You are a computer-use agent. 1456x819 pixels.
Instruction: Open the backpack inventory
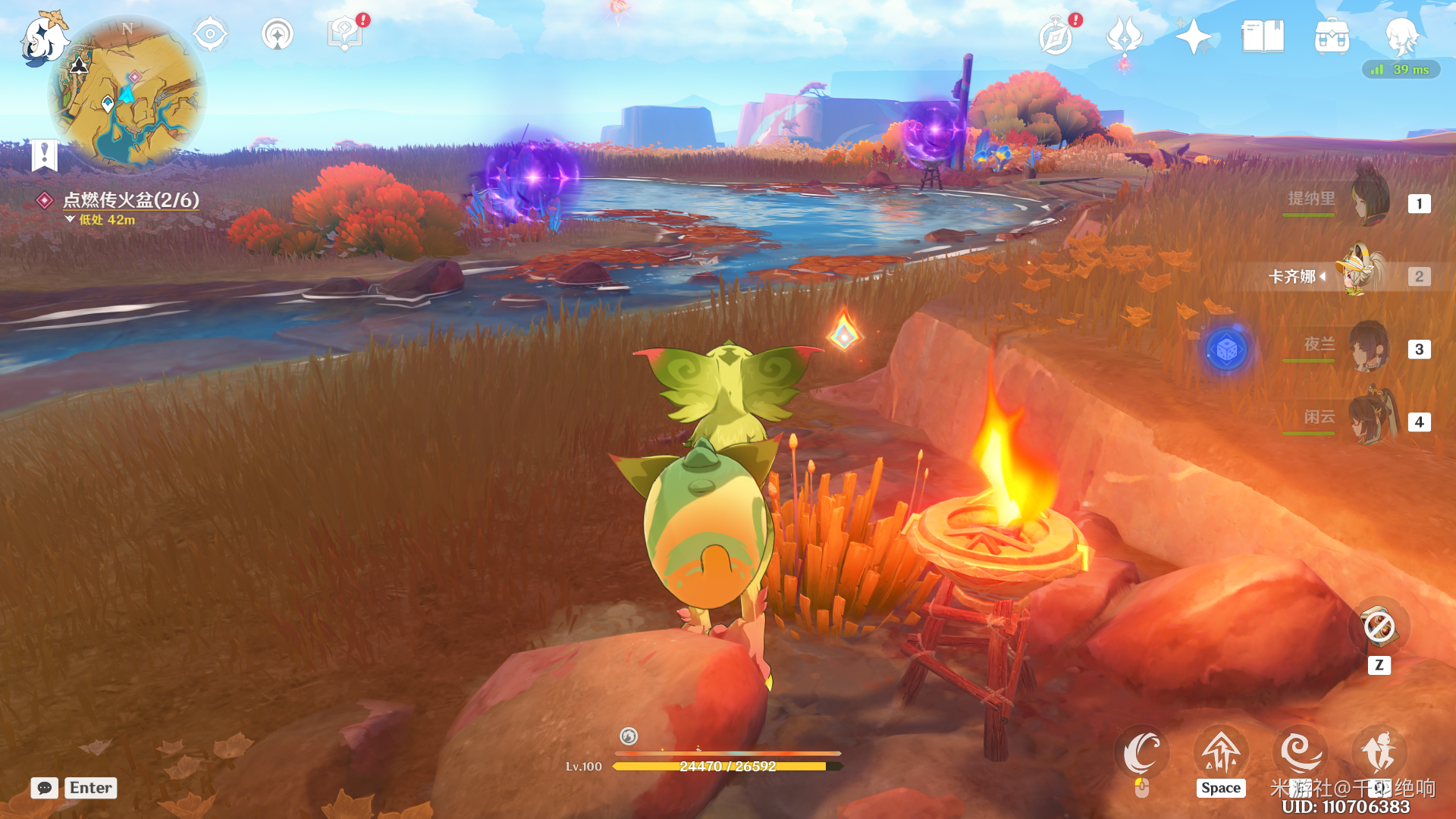[x=1332, y=36]
